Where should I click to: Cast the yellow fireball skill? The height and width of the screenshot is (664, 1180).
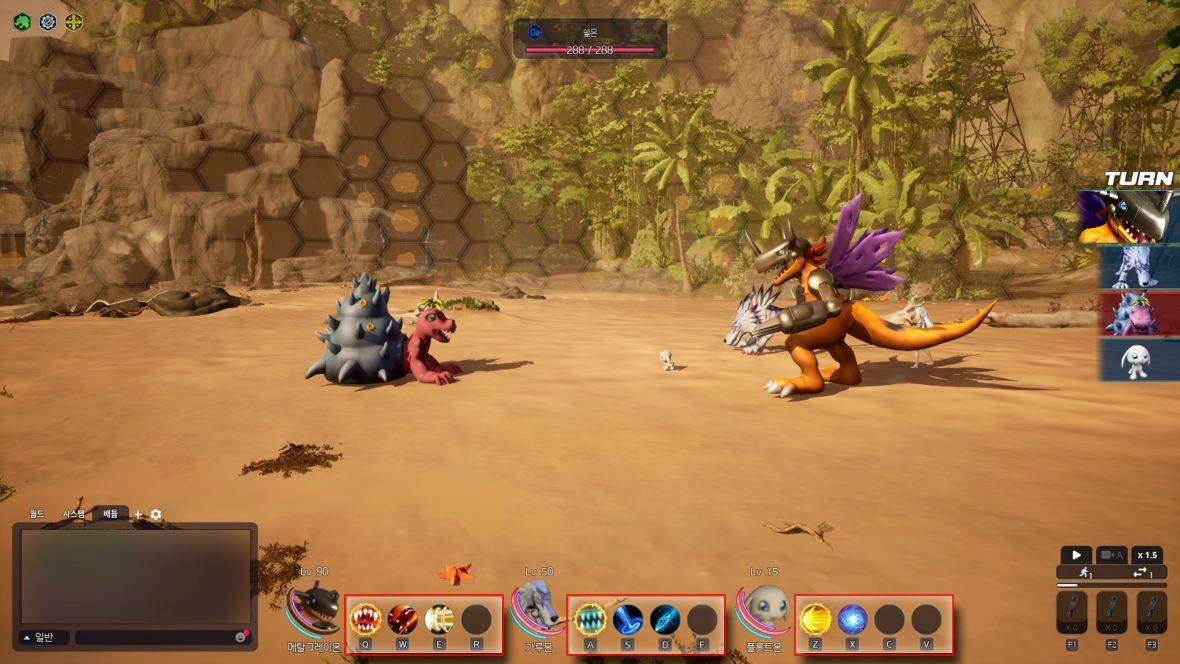point(816,619)
